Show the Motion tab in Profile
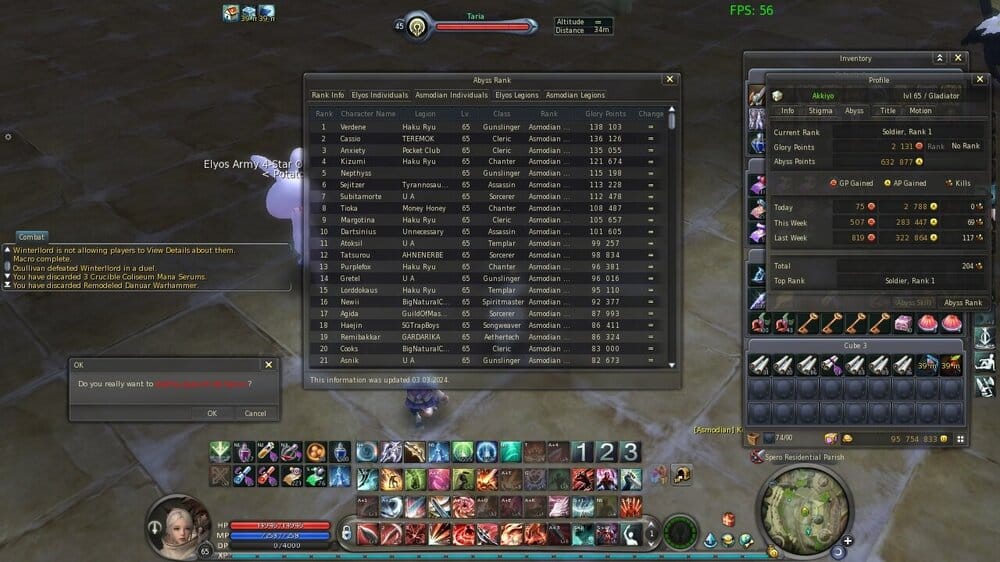This screenshot has width=1000, height=562. [920, 111]
